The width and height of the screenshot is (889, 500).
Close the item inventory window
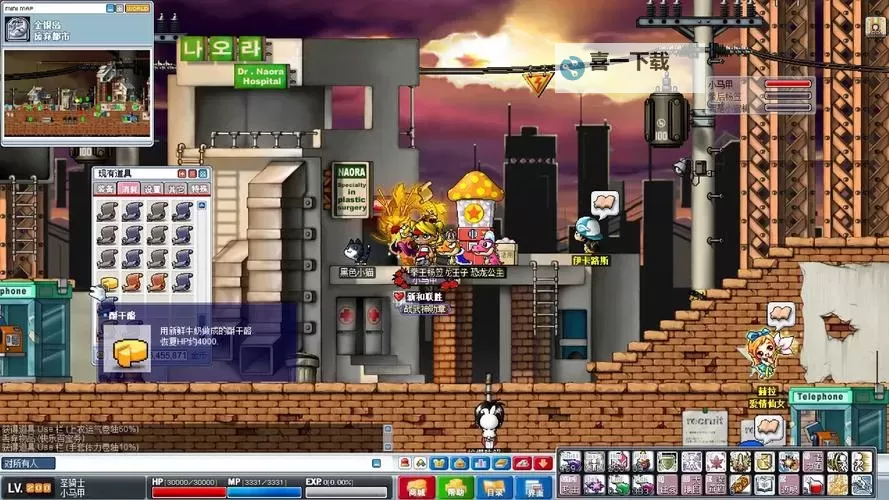(x=203, y=173)
